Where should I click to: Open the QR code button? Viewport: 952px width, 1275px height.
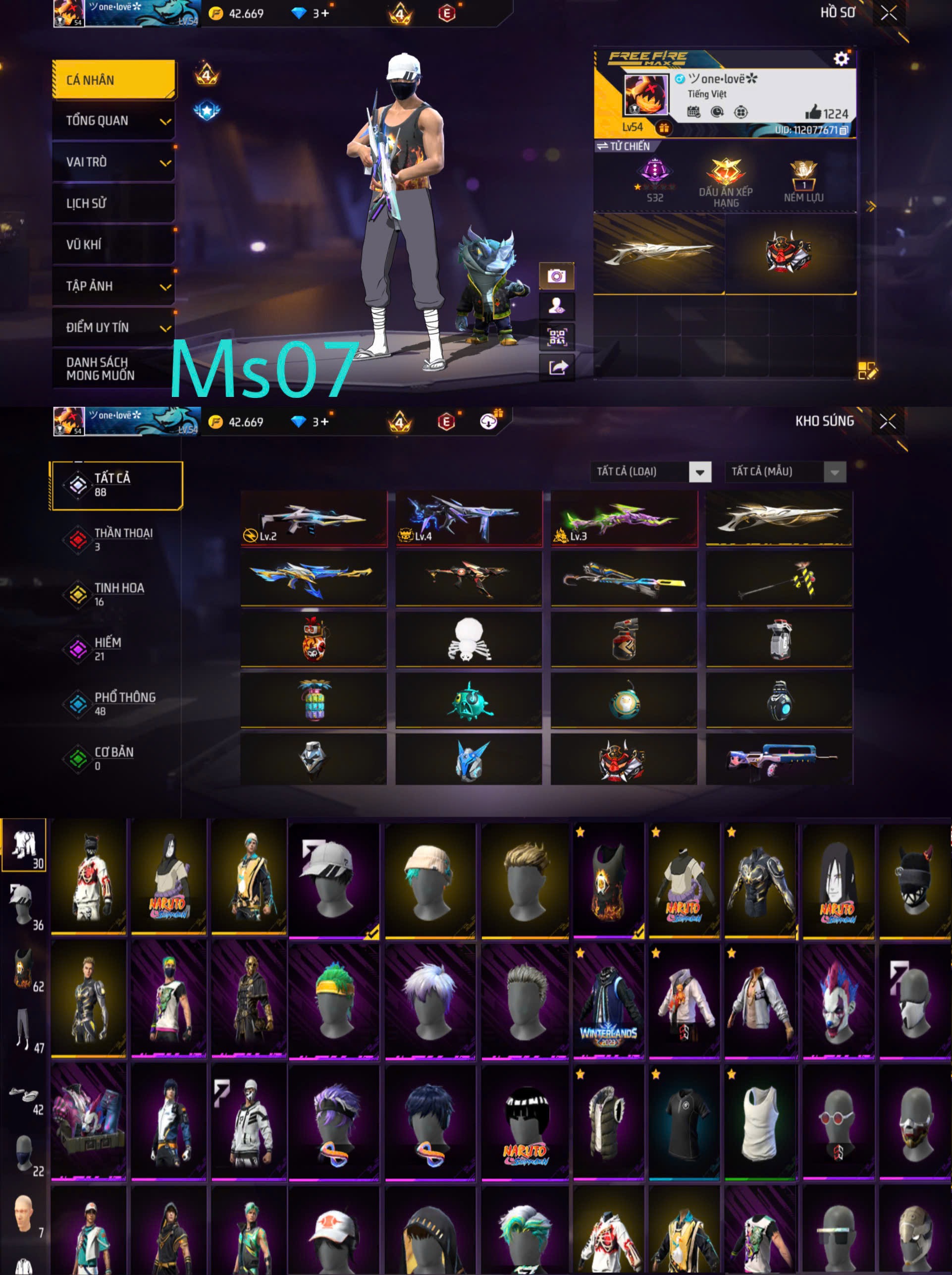556,336
